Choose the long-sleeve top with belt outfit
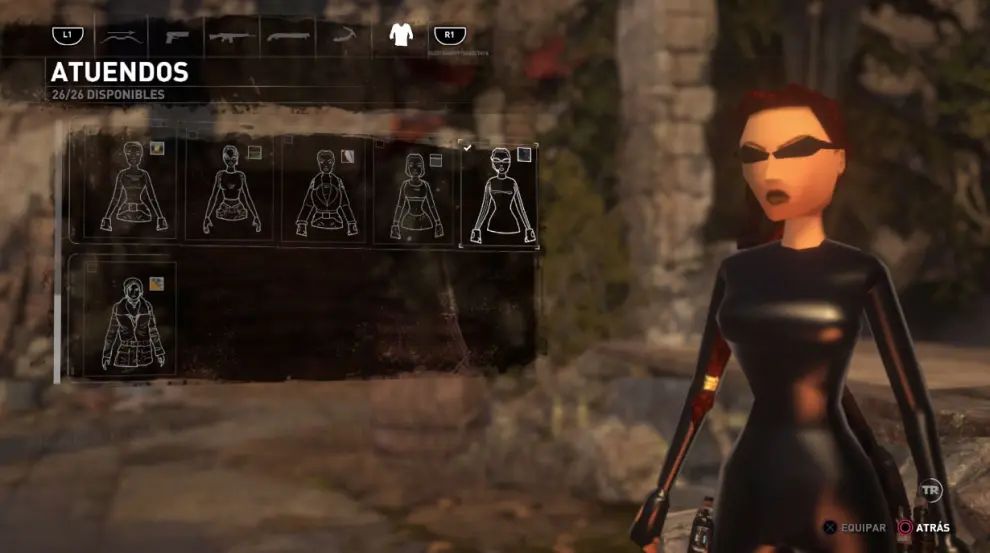The image size is (990, 553). tap(130, 190)
